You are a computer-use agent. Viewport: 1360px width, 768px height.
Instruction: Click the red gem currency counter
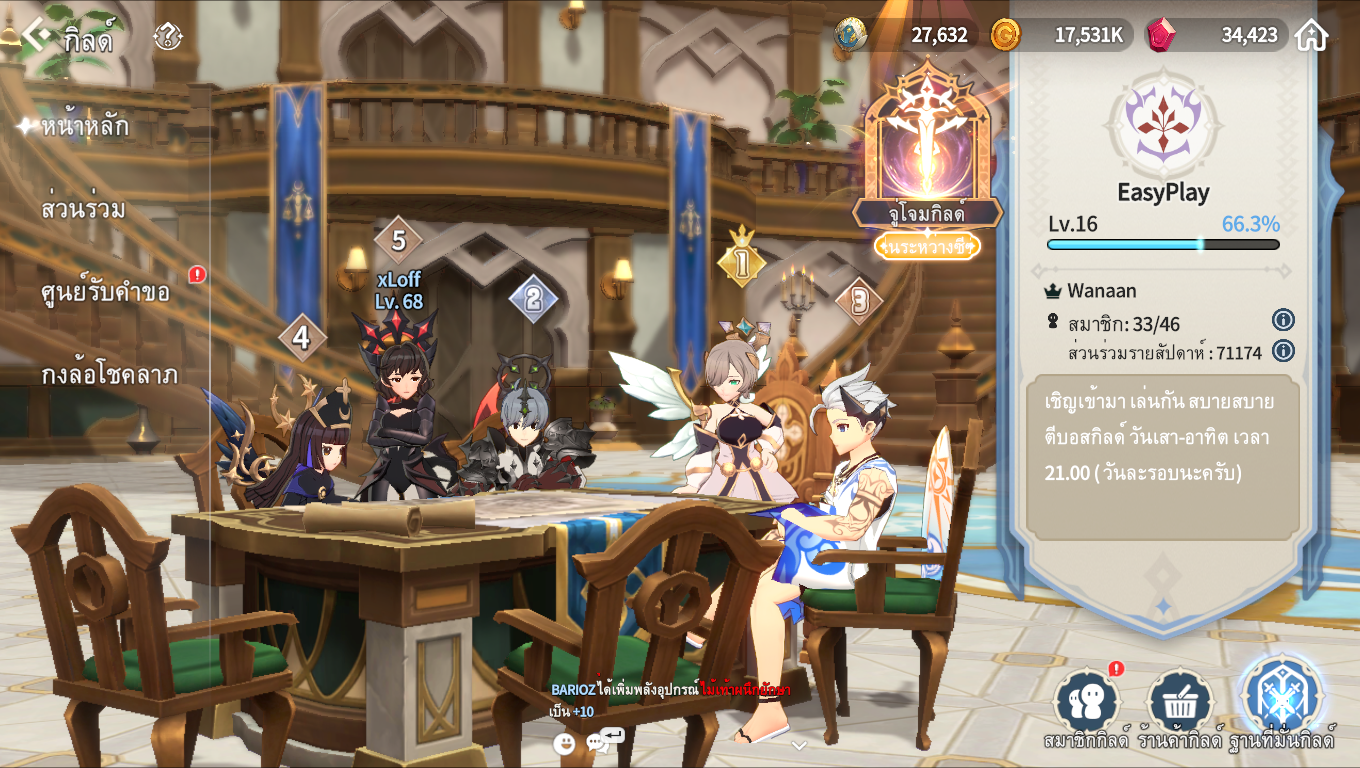(x=1215, y=35)
